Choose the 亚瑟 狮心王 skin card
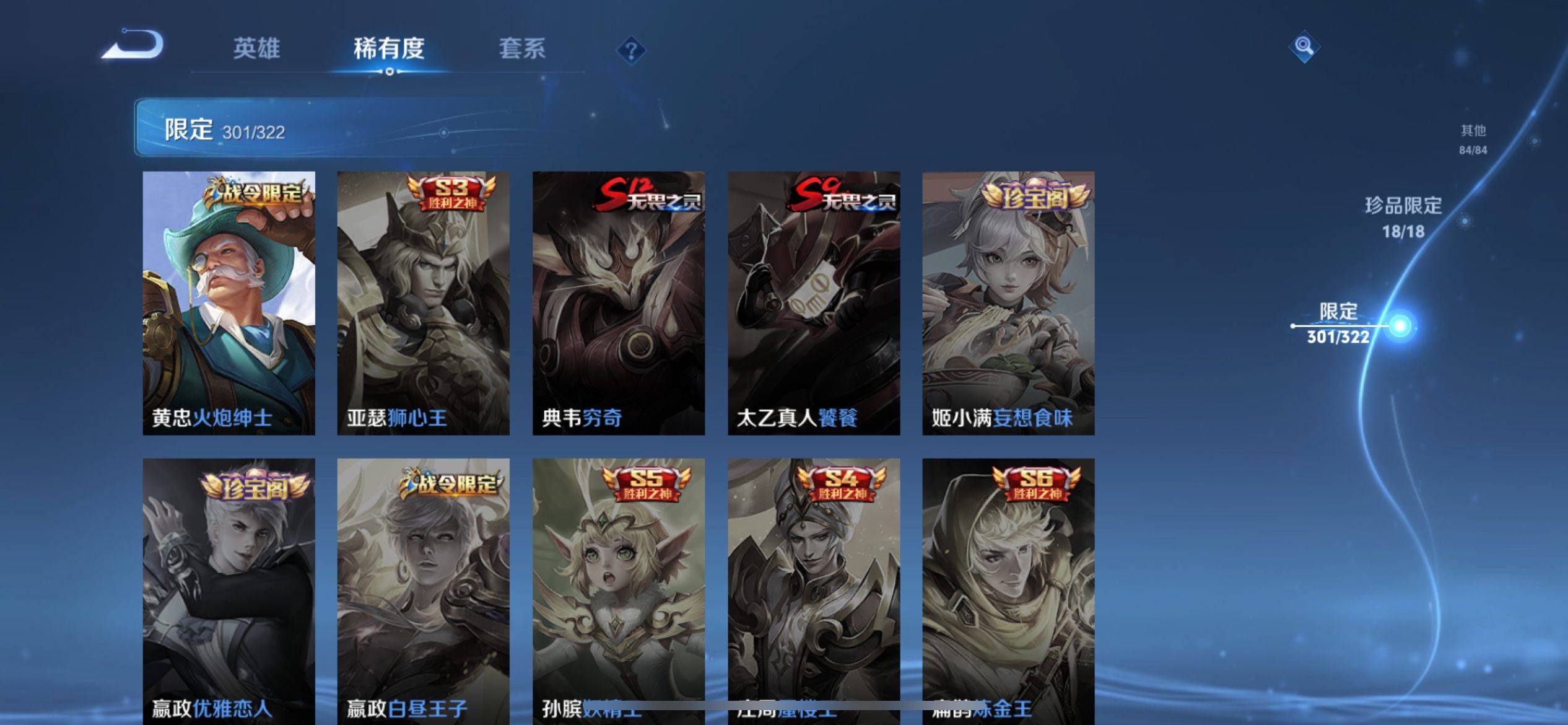 coord(423,303)
